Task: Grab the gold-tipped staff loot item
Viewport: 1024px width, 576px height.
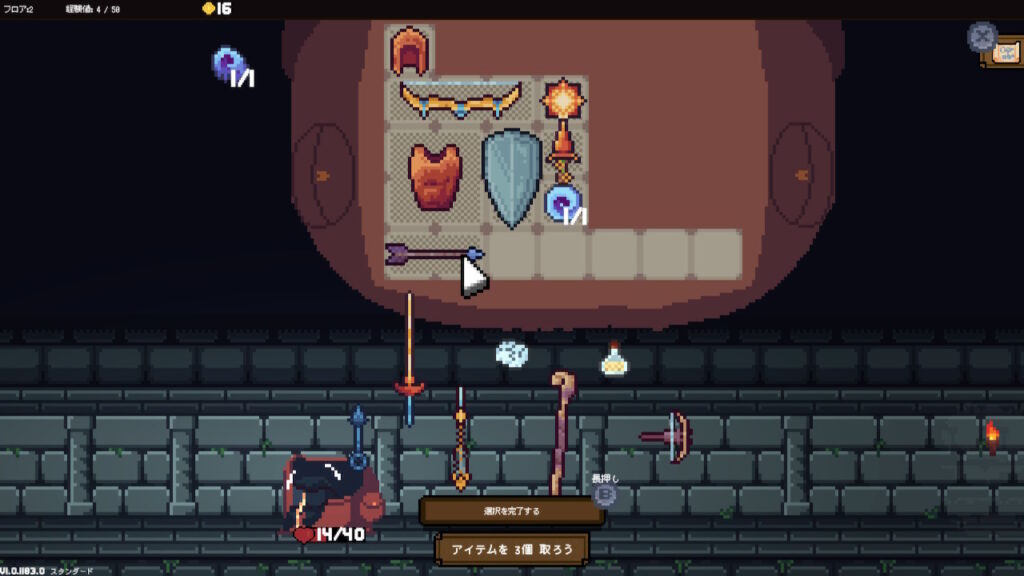Action: tap(460, 440)
